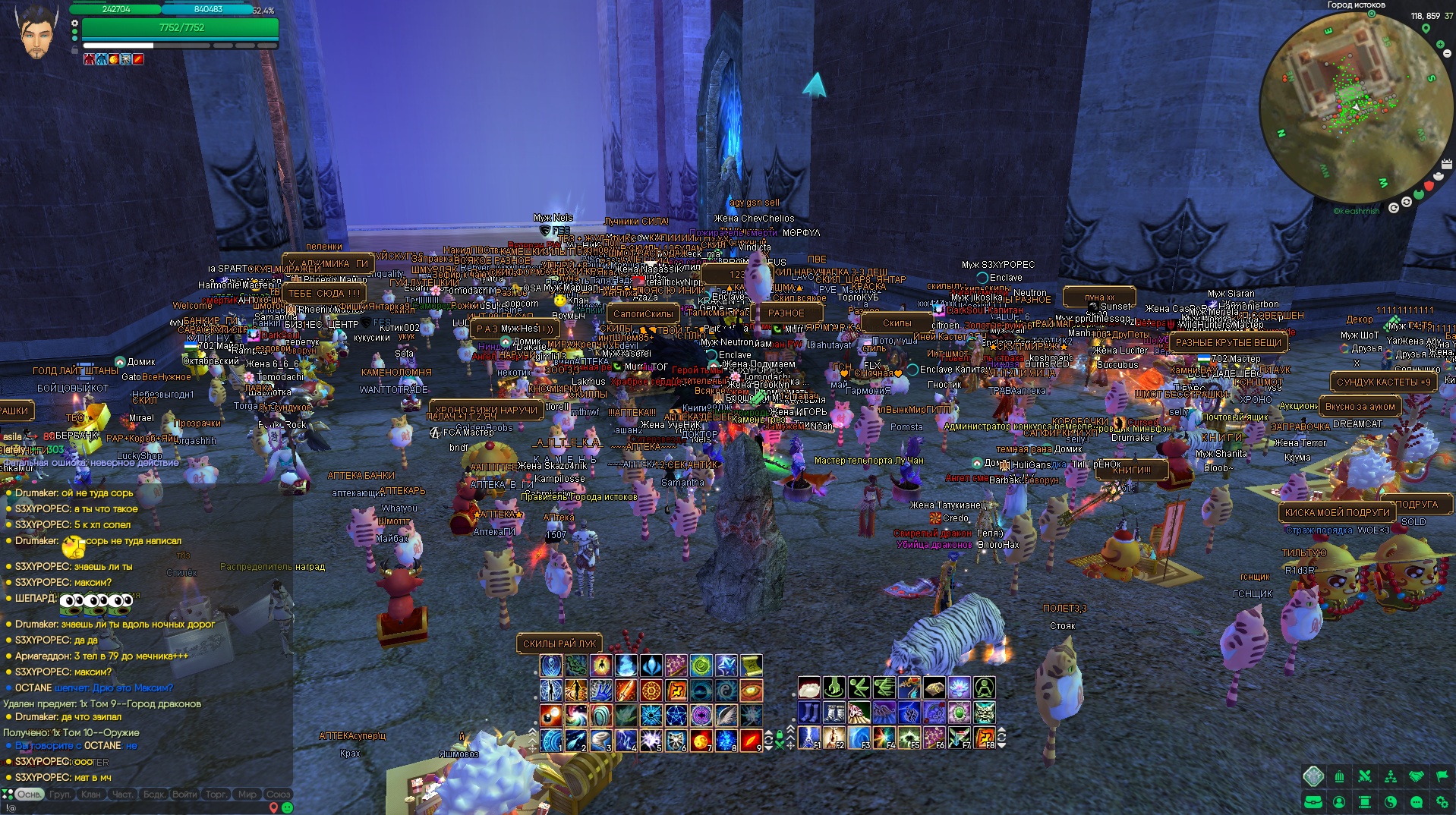
Task: Open the calendar icon beside the minimap
Action: tap(1446, 165)
